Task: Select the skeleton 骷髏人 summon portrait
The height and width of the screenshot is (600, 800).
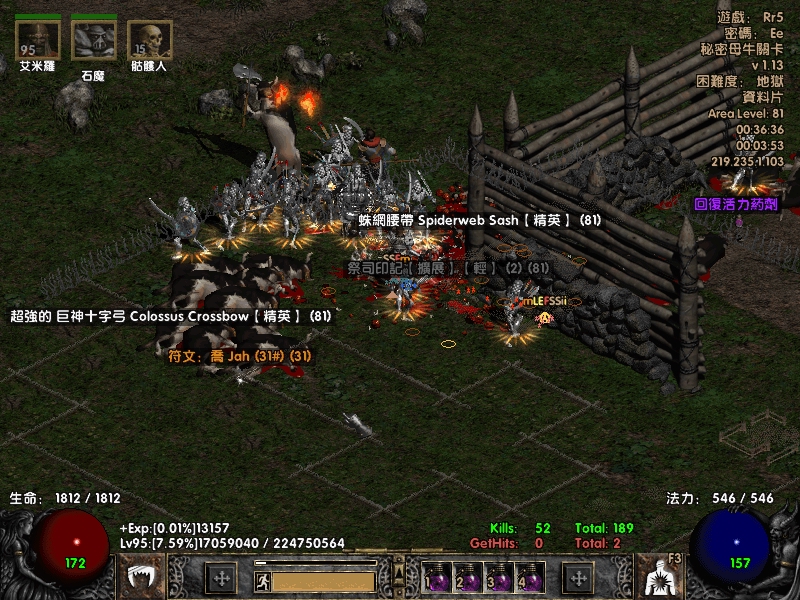Action: (x=150, y=40)
